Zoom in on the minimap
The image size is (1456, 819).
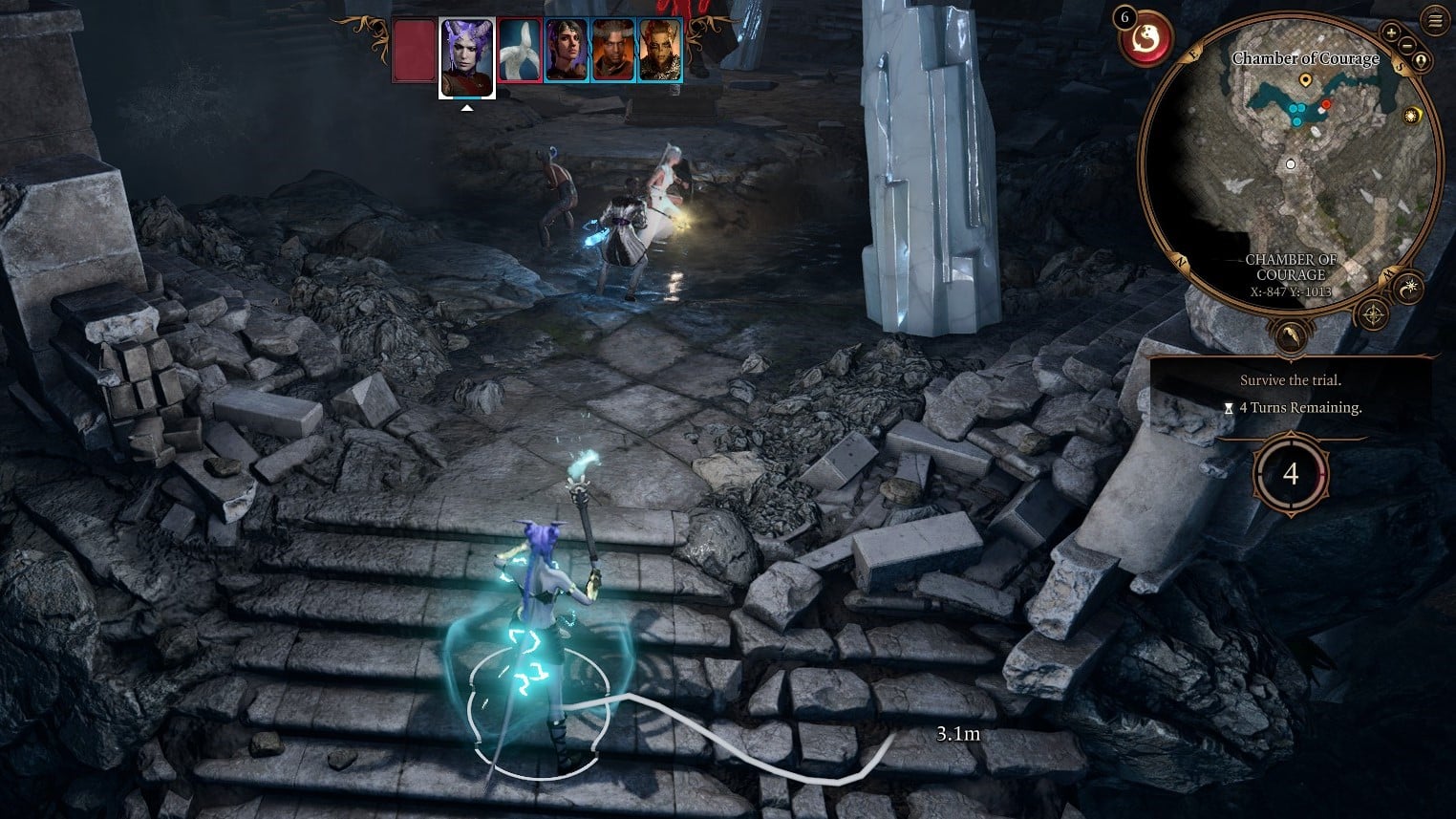click(x=1391, y=33)
